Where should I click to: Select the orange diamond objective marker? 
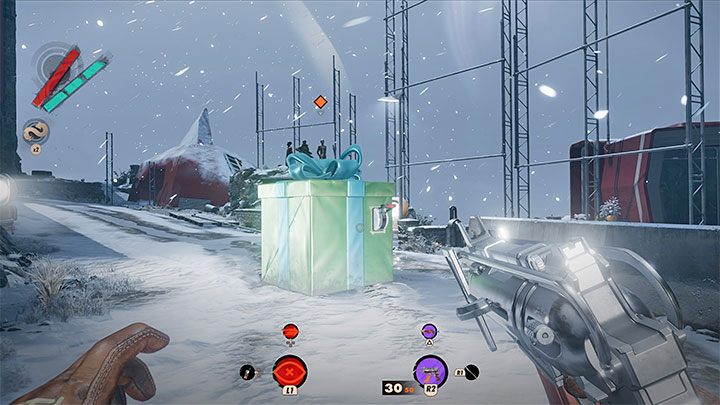(320, 102)
